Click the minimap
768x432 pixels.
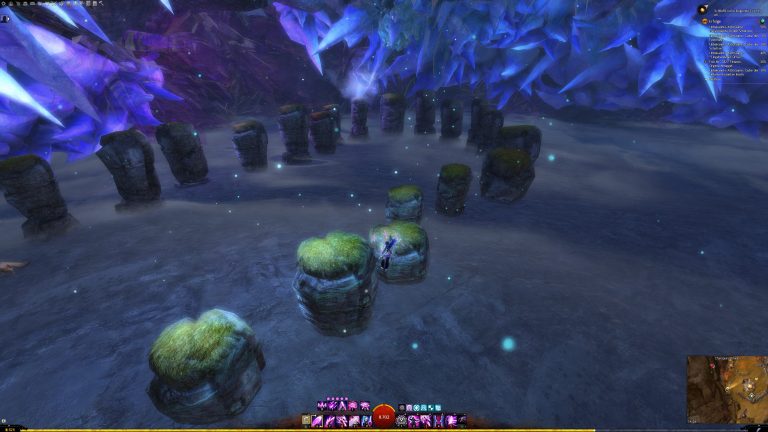[726, 388]
